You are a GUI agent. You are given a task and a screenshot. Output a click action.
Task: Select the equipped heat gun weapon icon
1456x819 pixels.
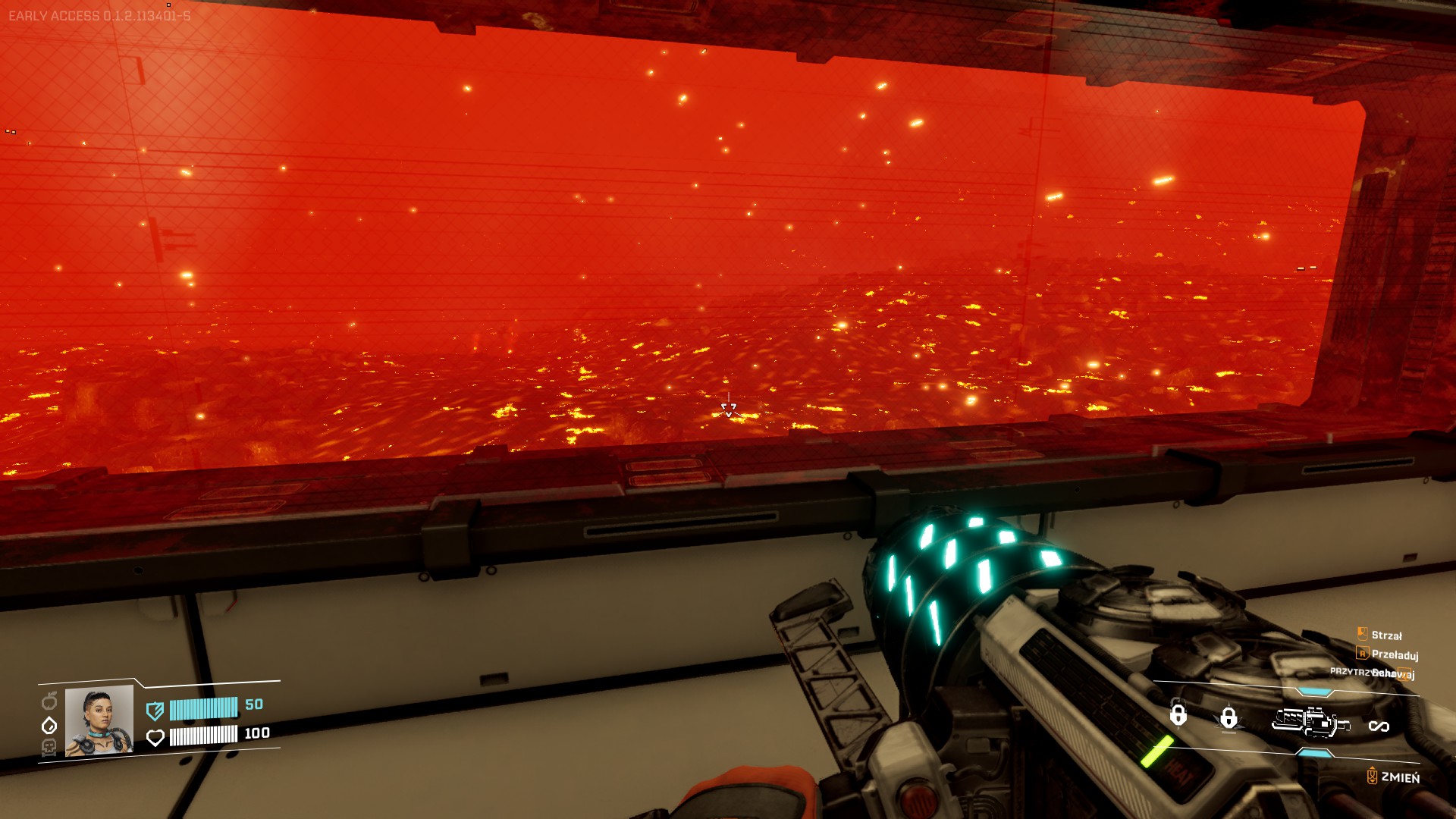tap(1310, 721)
